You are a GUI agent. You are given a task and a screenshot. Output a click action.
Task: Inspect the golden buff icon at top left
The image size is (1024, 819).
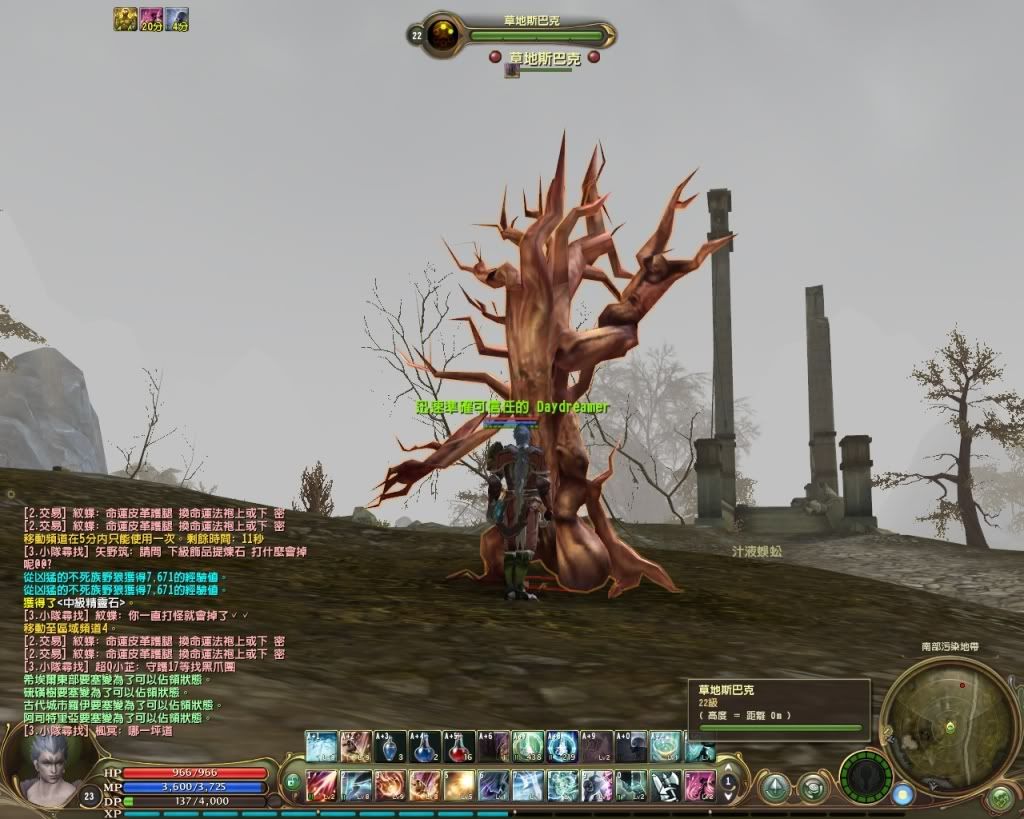coord(125,19)
